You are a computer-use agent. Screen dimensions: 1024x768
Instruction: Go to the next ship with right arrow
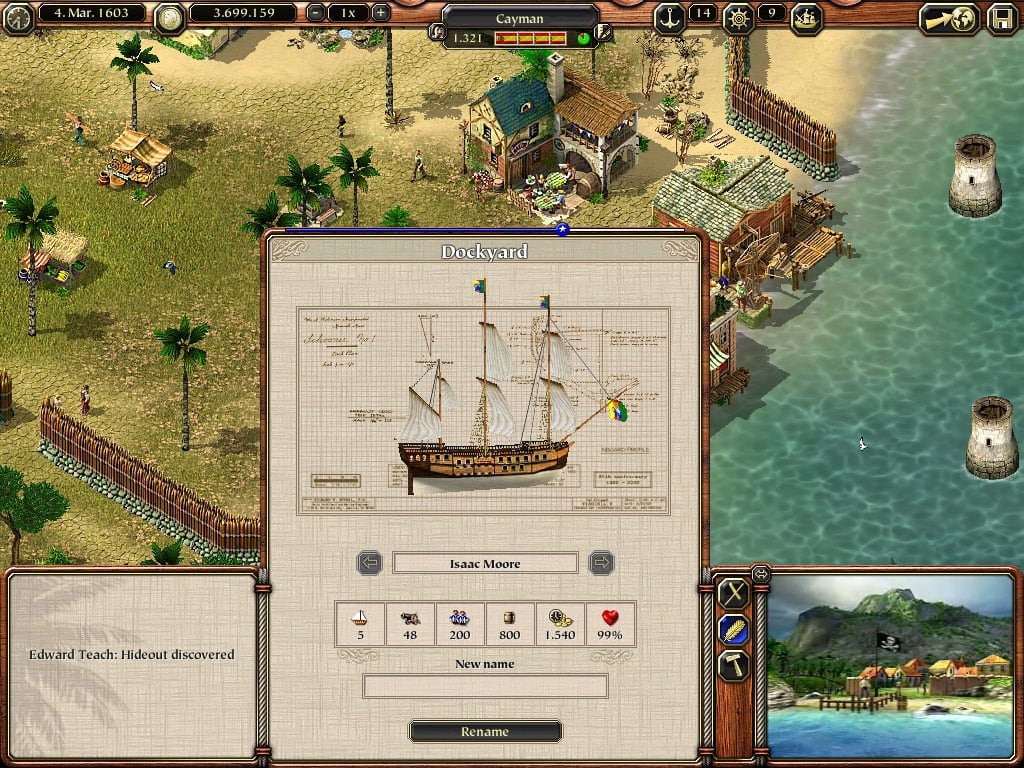tap(601, 563)
